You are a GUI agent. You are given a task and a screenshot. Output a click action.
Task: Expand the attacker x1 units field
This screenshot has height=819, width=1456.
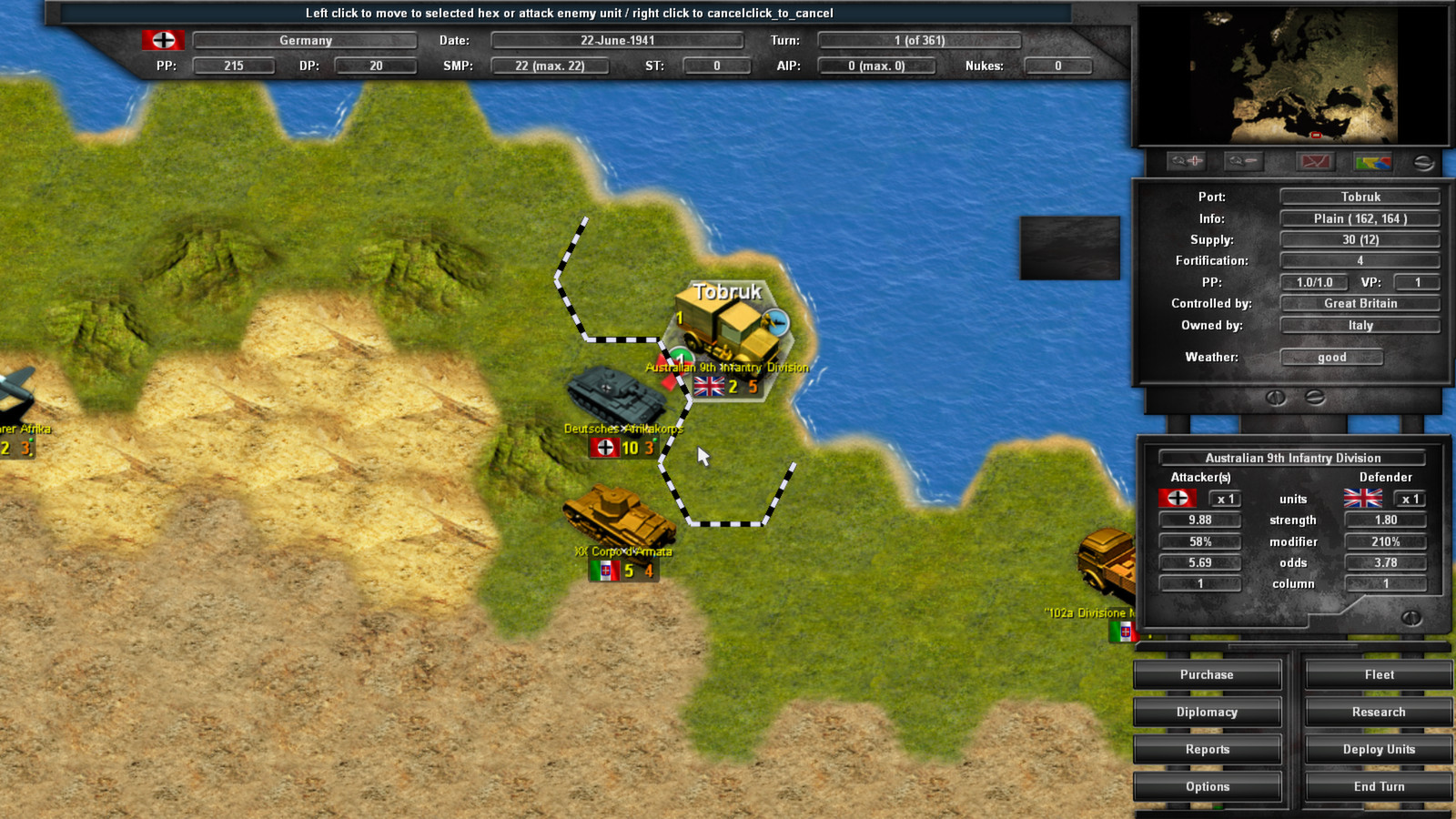1225,498
